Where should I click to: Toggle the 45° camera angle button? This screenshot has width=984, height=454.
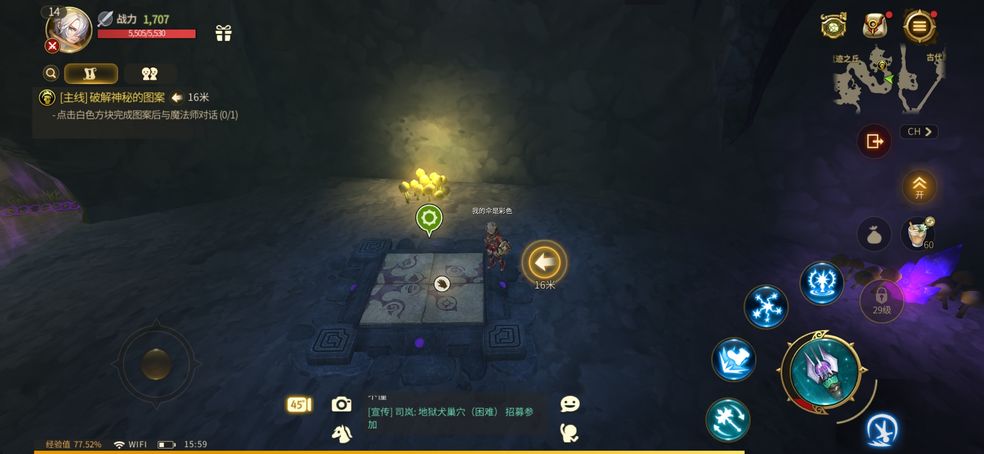coord(299,405)
